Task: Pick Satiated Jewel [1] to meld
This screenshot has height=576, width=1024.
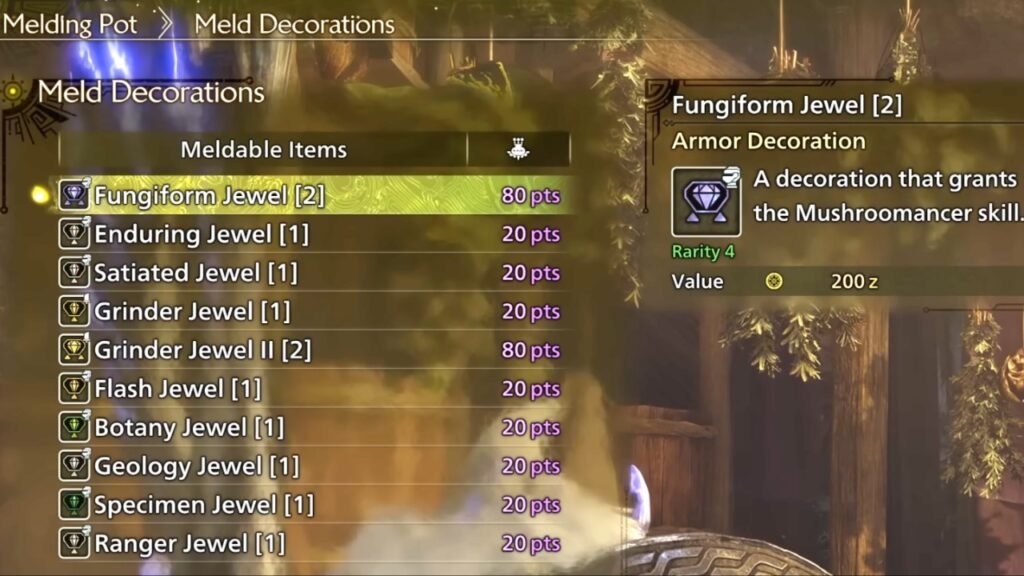Action: tap(196, 273)
